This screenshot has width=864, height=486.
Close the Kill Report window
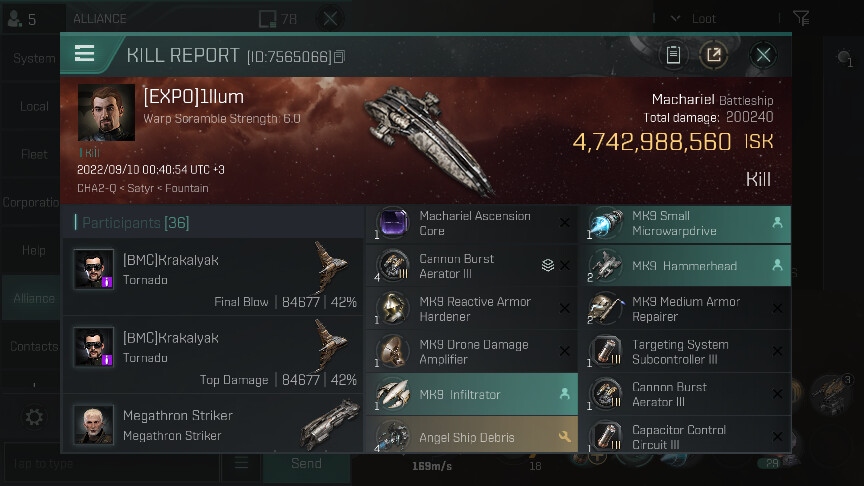pos(763,55)
